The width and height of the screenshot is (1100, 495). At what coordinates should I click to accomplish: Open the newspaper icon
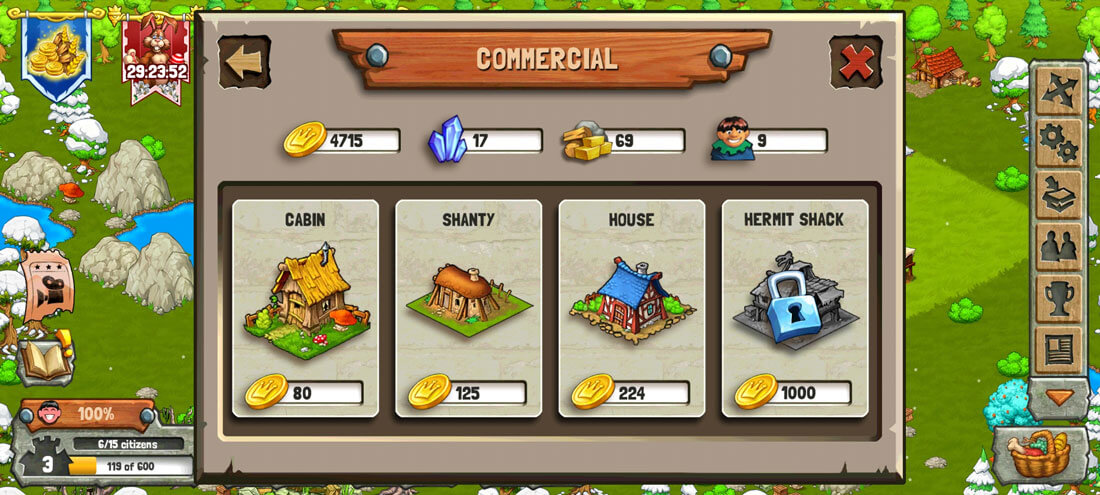pos(1058,350)
